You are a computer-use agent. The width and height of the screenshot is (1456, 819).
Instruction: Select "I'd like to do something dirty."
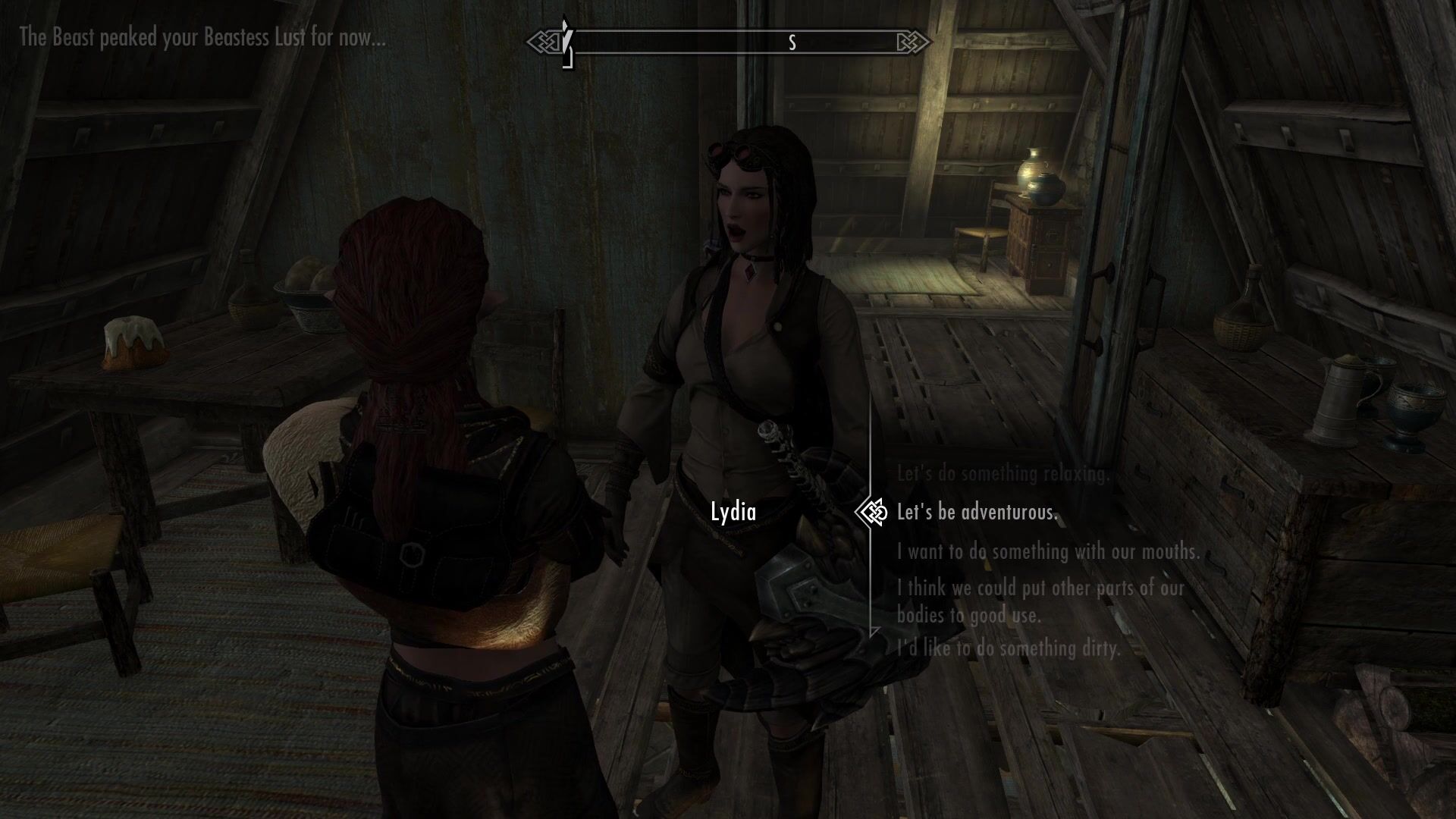pos(1008,648)
